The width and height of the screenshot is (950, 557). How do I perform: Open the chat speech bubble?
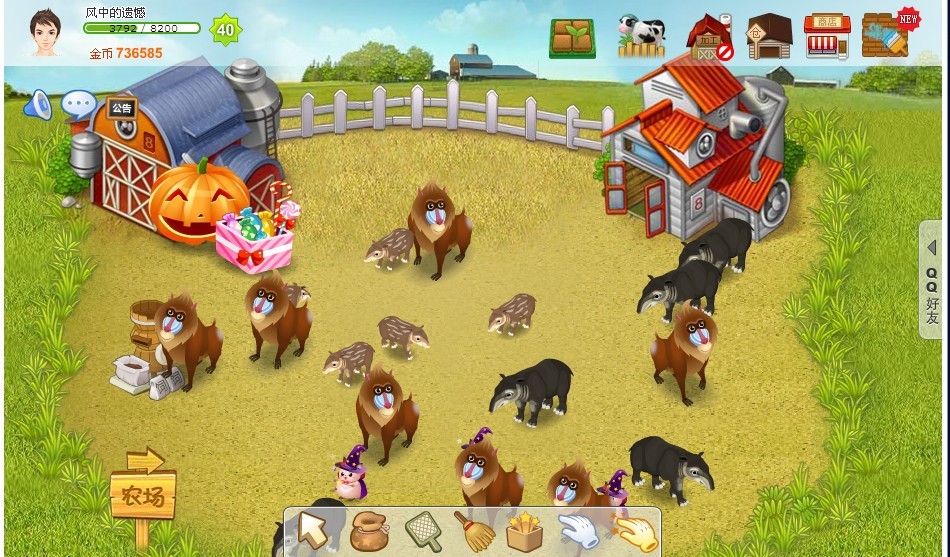pos(79,104)
